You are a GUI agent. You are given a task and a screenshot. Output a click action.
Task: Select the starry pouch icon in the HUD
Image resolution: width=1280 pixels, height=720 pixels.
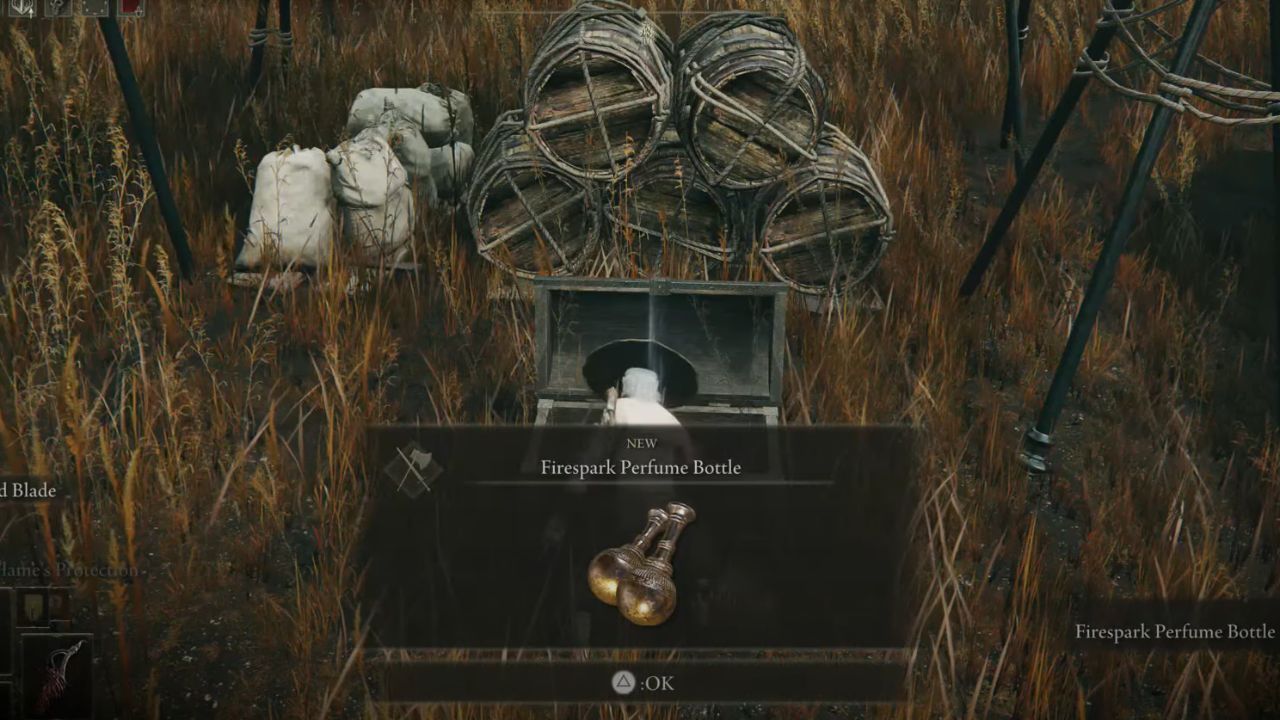tap(95, 6)
